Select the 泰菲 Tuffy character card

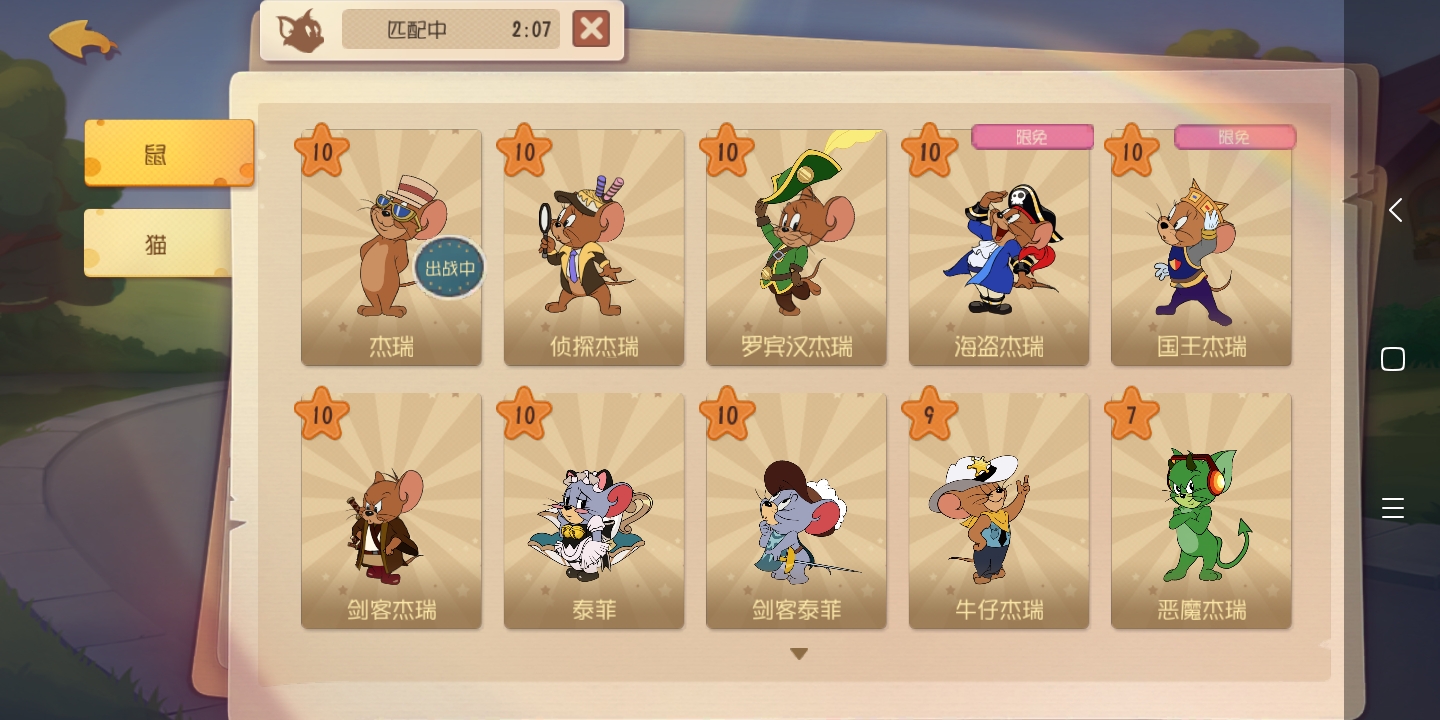coord(593,510)
